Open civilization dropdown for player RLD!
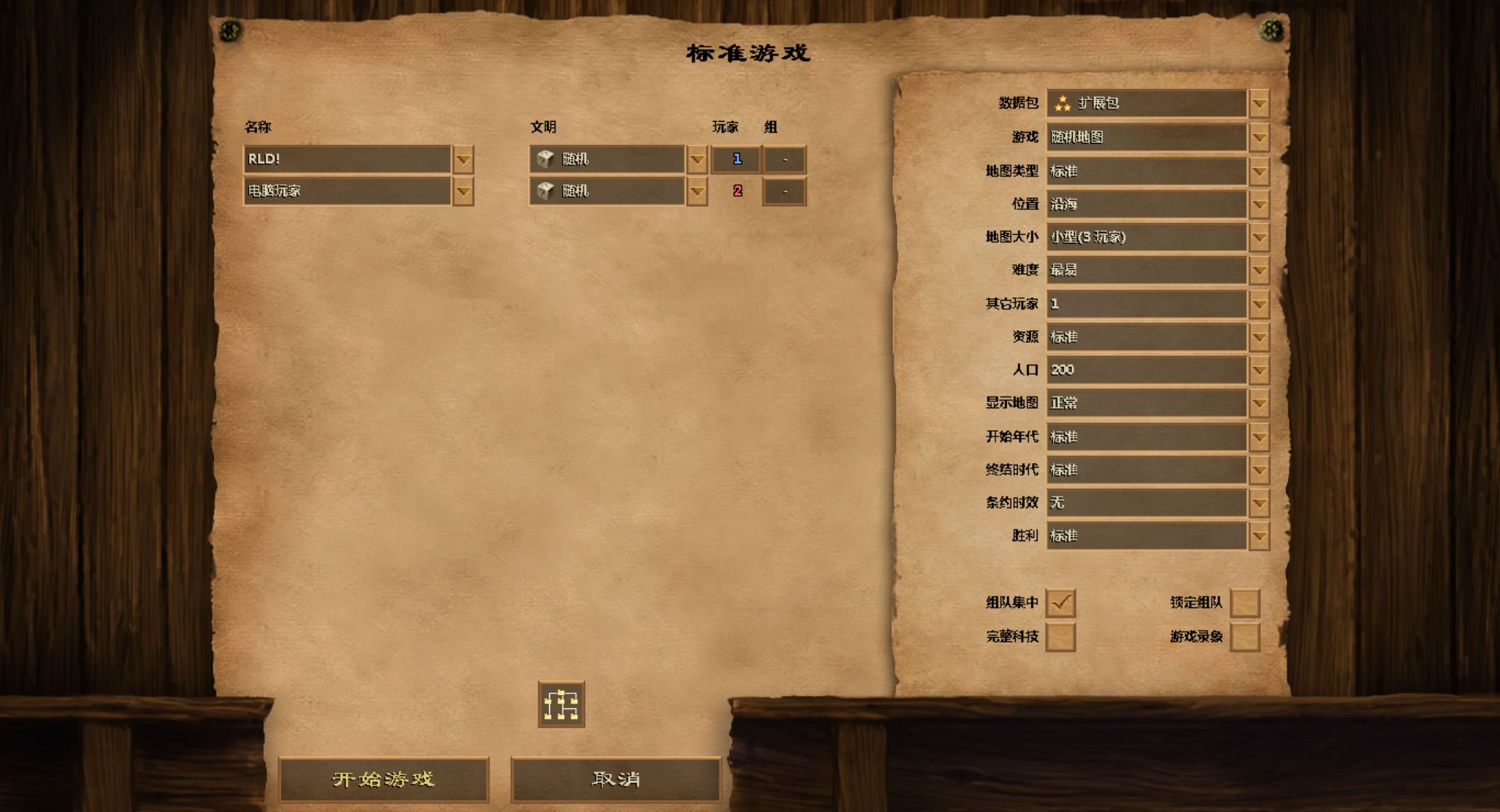 pos(696,160)
